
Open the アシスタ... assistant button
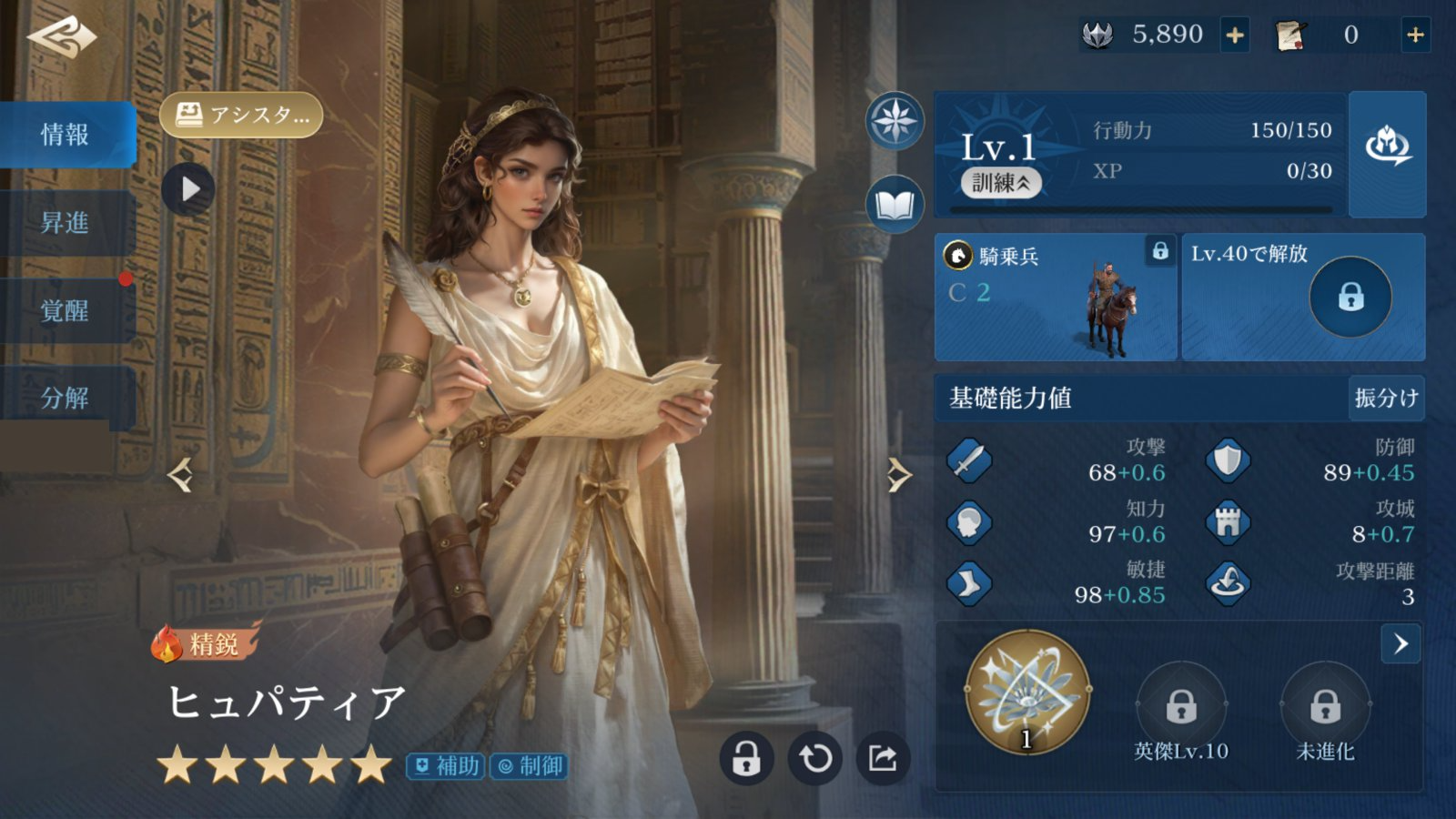click(241, 116)
